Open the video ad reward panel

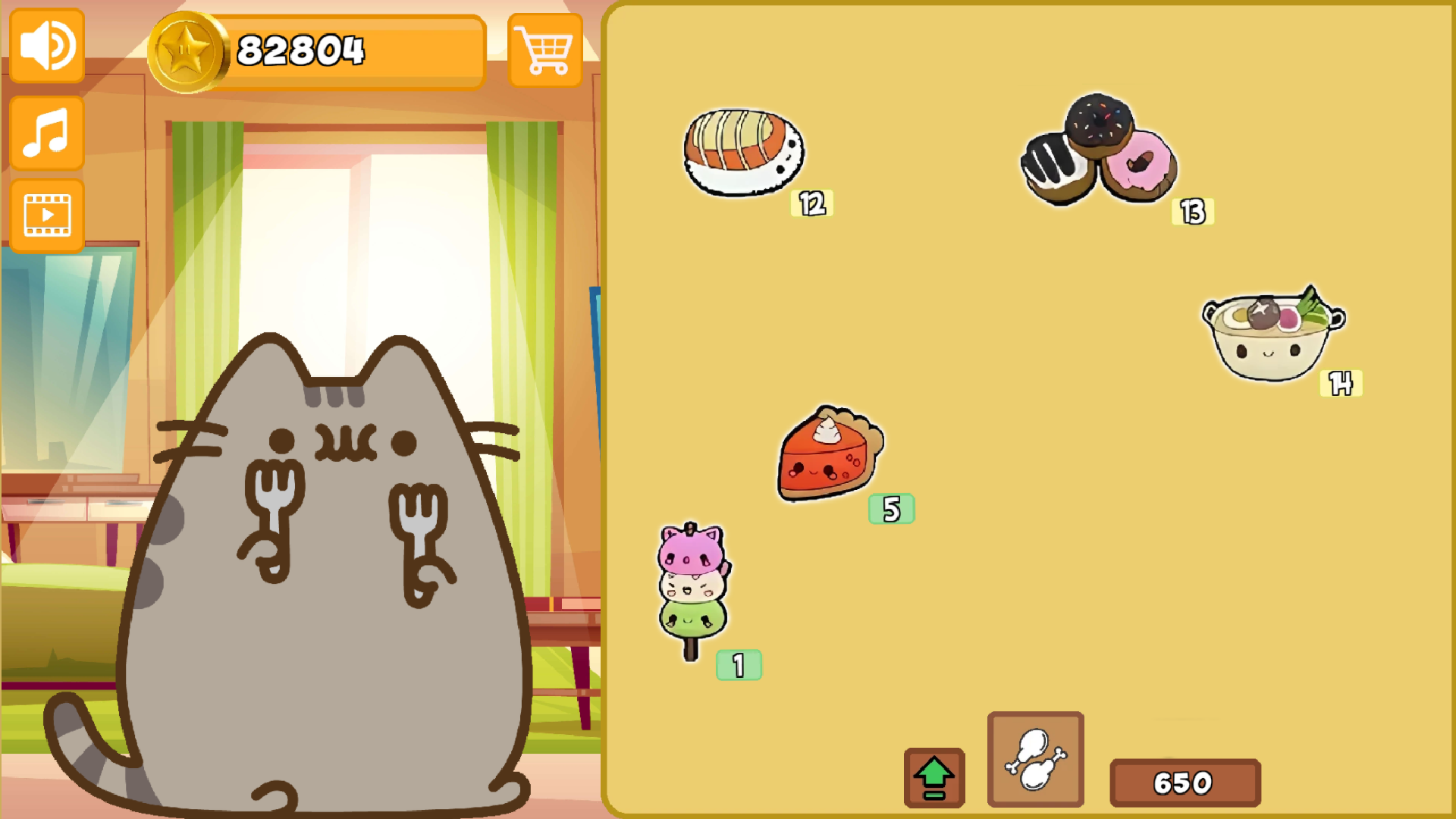coord(45,215)
